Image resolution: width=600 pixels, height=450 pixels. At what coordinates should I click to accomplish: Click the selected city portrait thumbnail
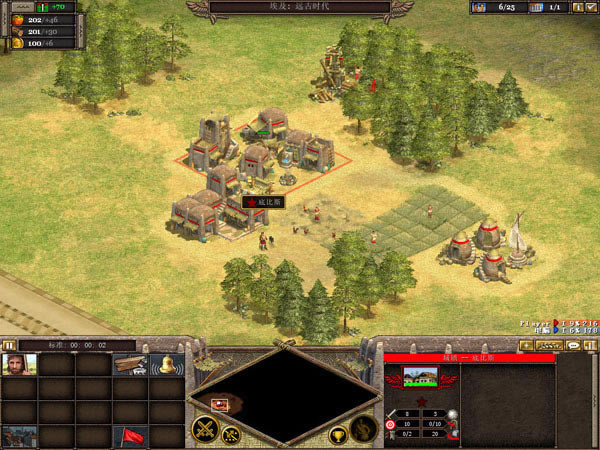pos(419,377)
